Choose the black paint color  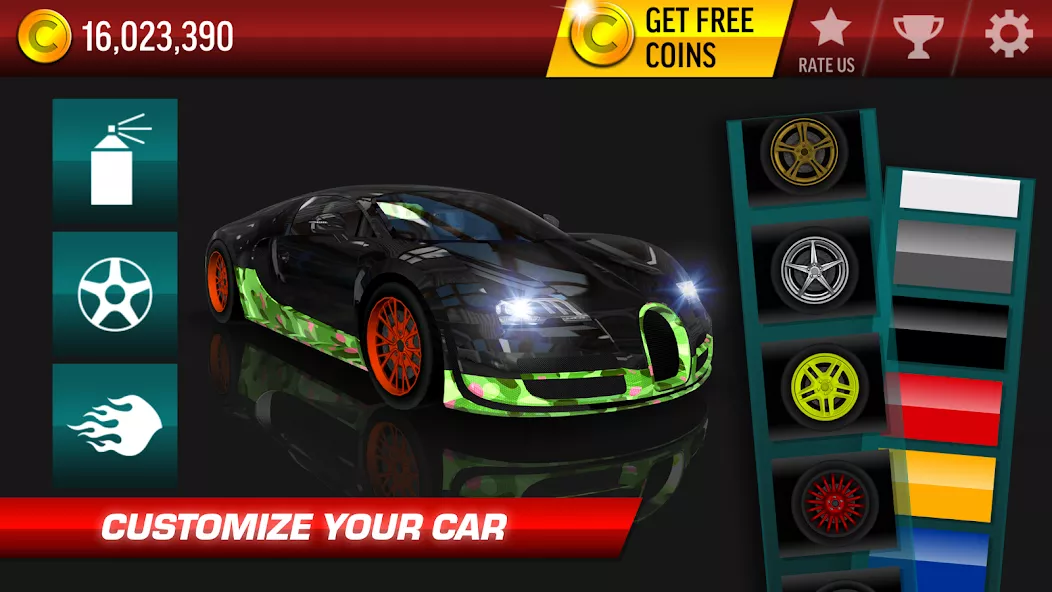[x=949, y=336]
